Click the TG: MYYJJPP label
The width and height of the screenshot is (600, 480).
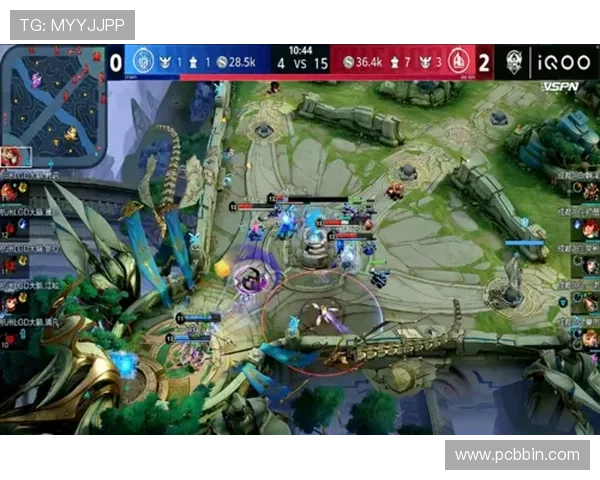[x=69, y=25]
